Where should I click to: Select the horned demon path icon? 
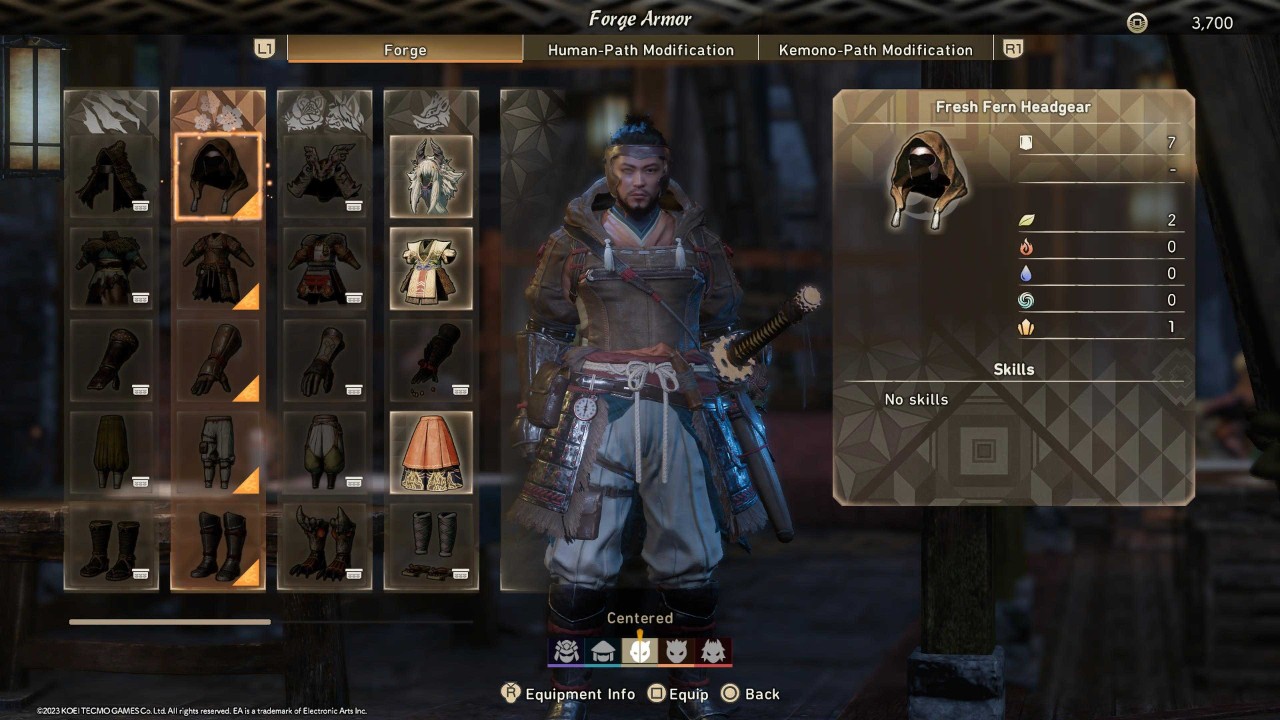(x=677, y=650)
